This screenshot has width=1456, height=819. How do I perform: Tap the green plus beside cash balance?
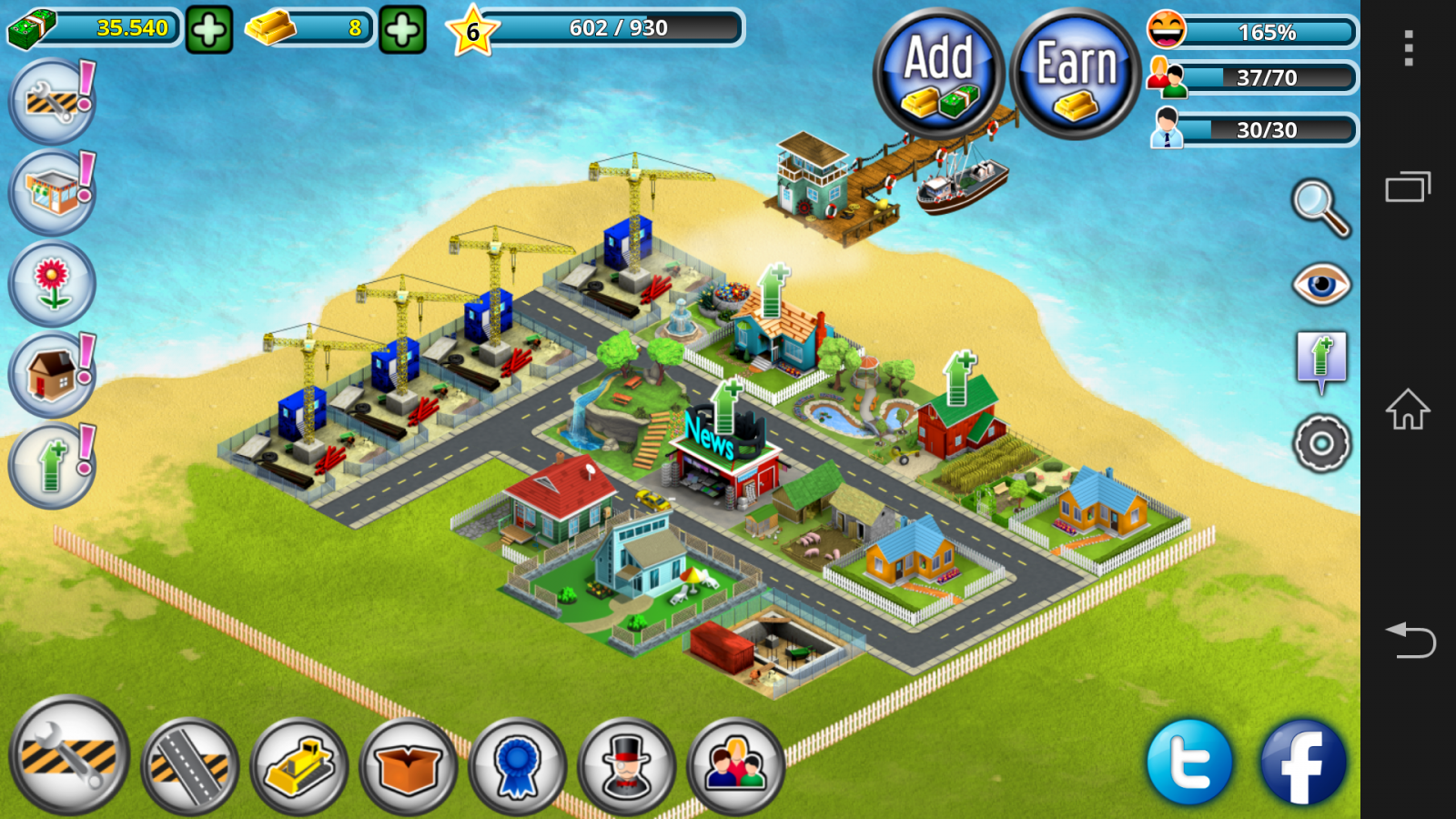pyautogui.click(x=209, y=31)
